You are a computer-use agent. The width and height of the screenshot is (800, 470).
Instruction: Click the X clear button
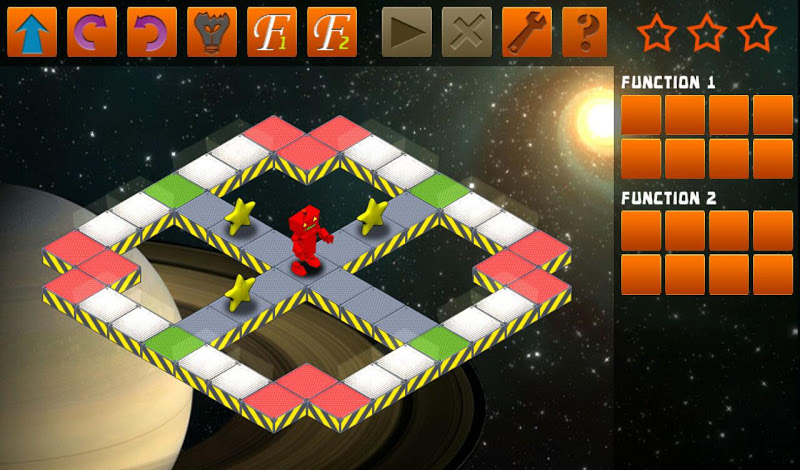pos(467,32)
